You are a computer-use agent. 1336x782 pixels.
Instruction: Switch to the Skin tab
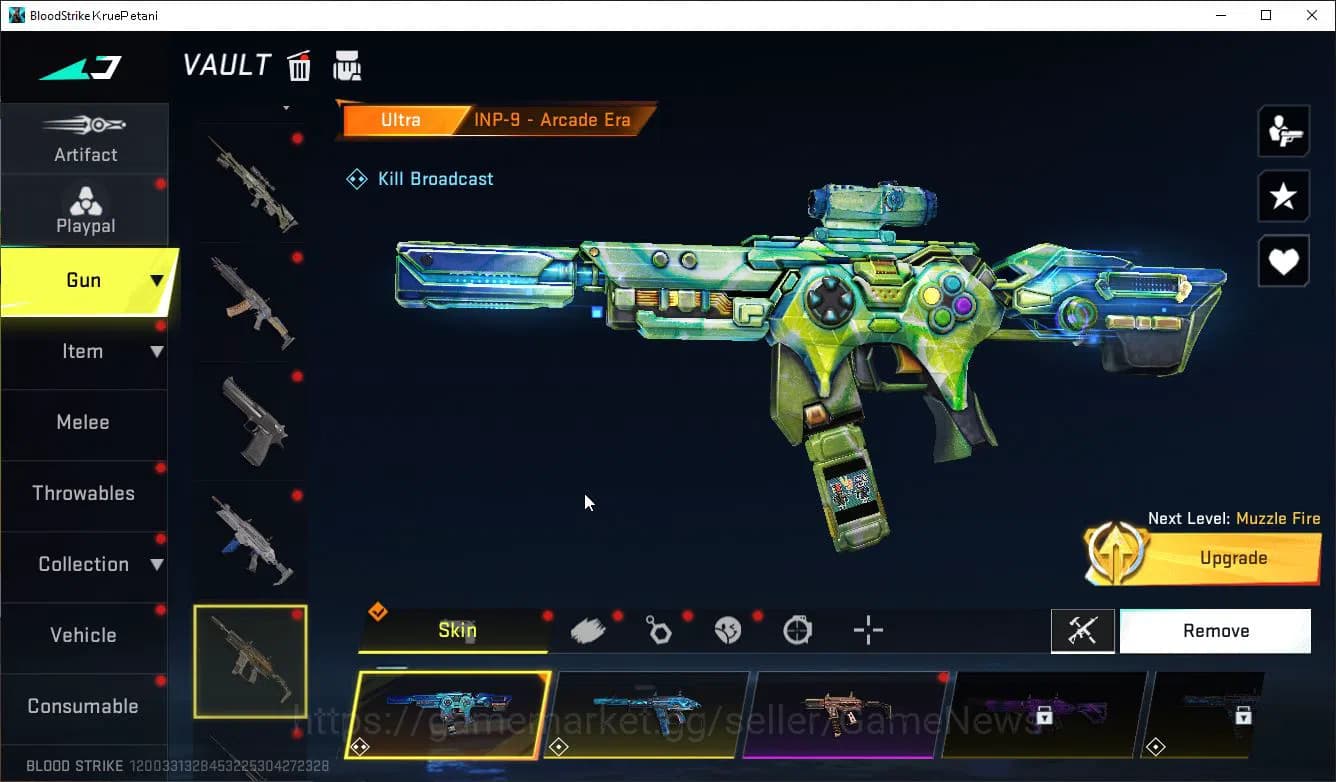(456, 630)
